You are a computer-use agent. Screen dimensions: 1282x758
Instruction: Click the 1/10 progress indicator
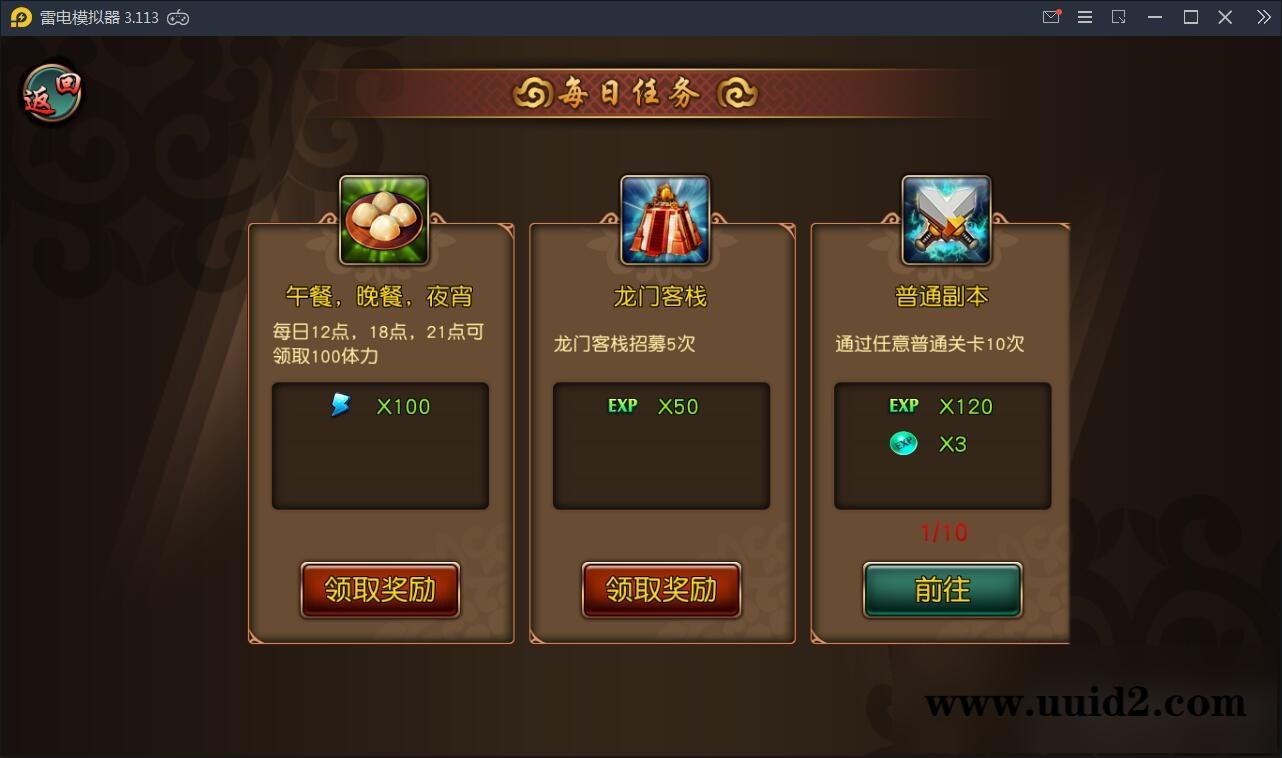(942, 533)
